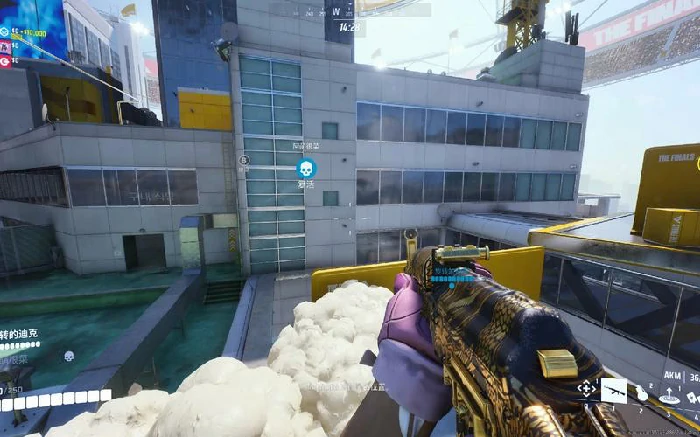Select the top blue hexagon team icon

click(x=5, y=32)
